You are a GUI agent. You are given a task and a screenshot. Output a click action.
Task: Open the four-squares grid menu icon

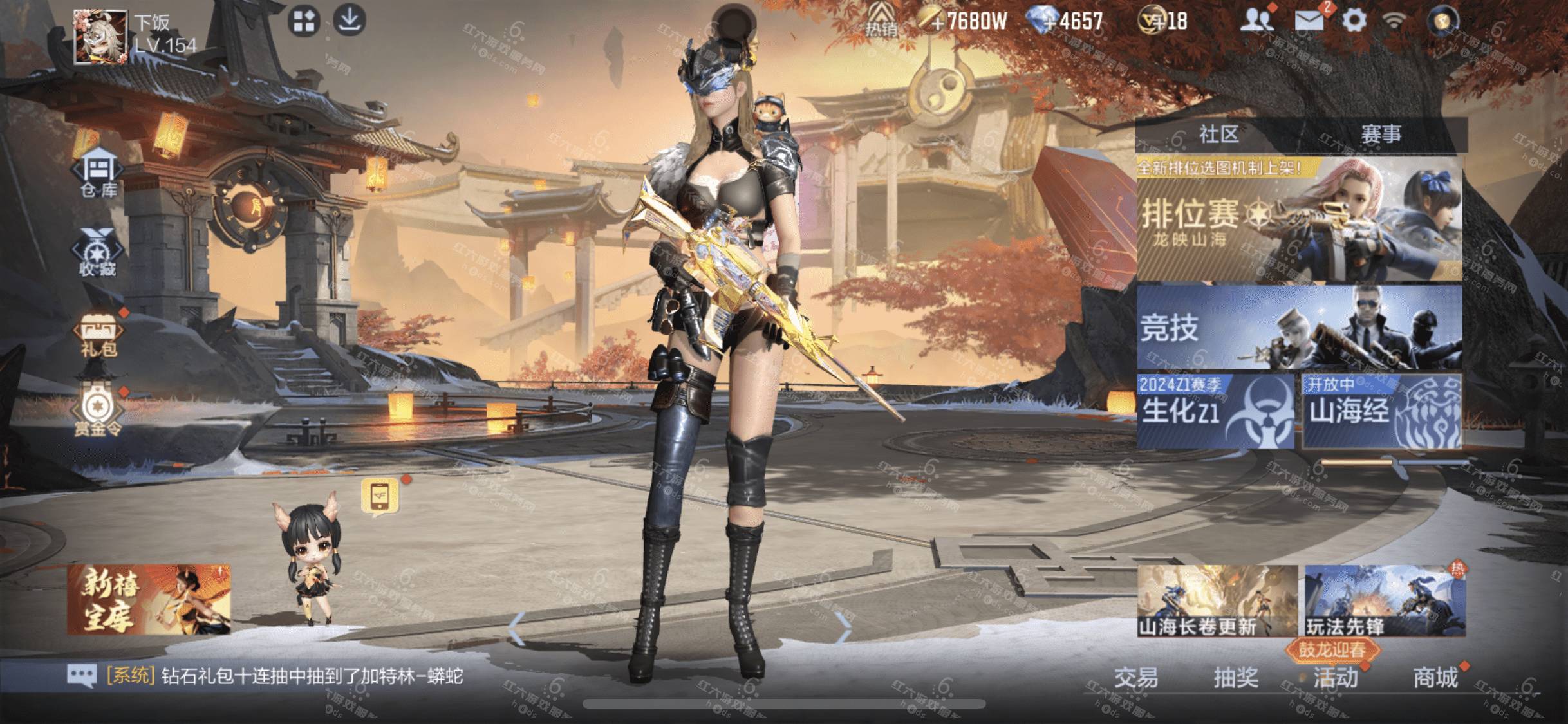point(303,21)
